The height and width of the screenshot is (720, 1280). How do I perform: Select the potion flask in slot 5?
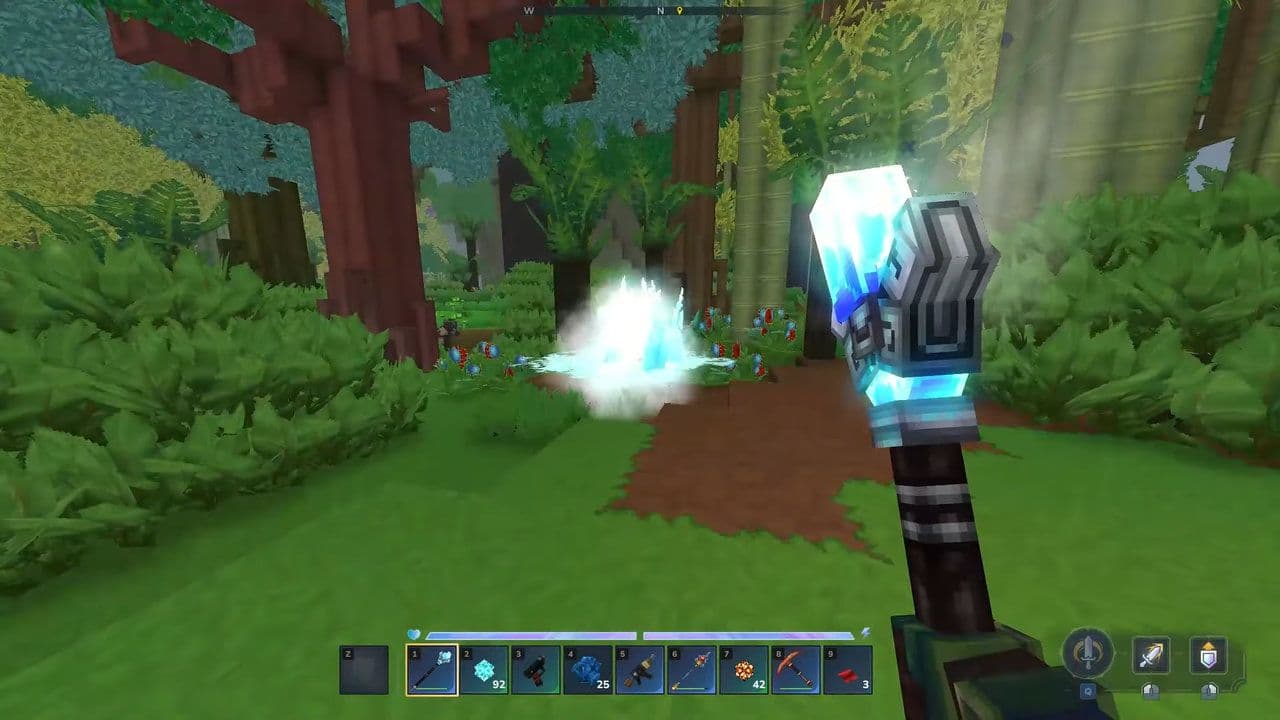pos(640,668)
